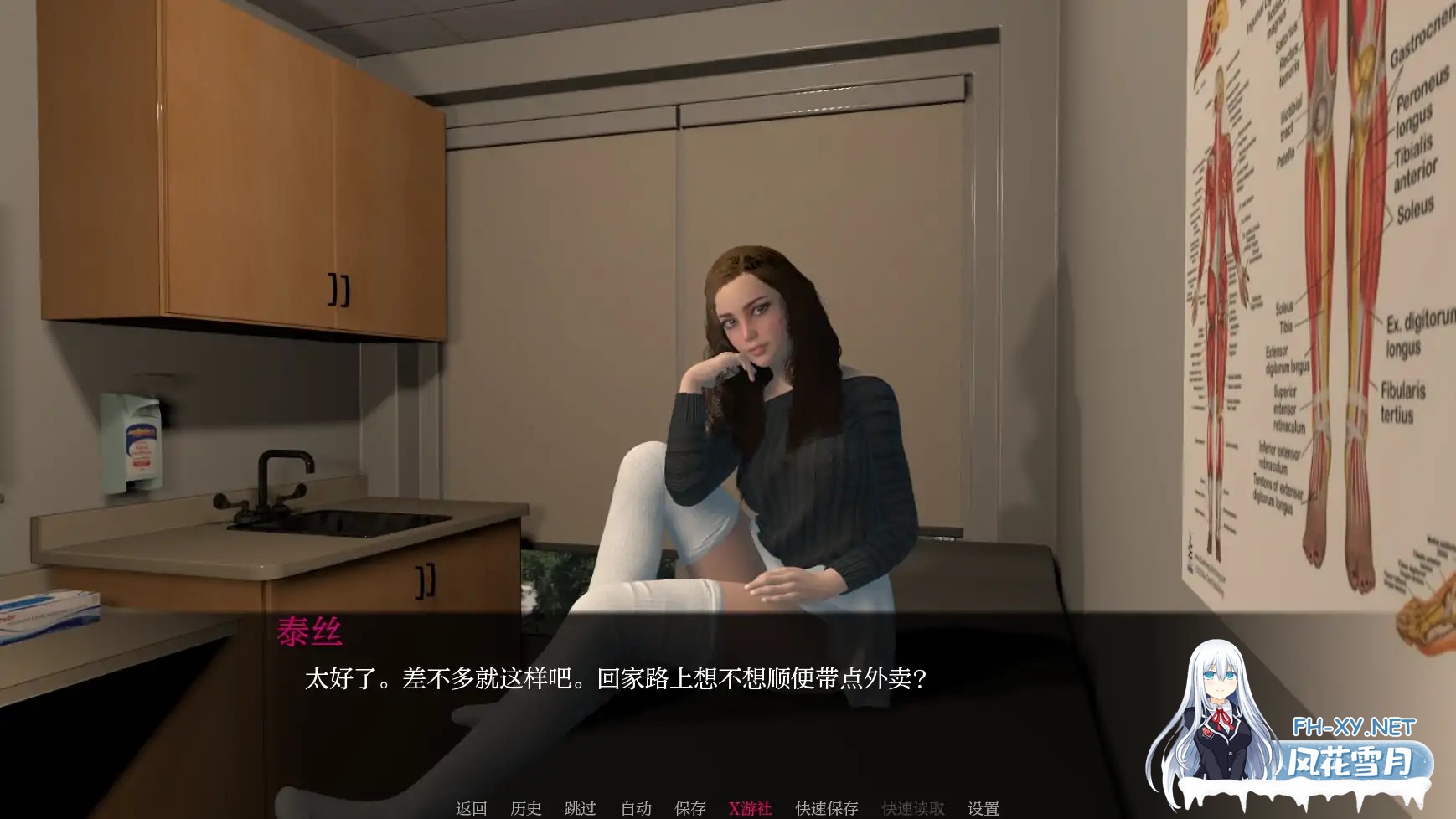The height and width of the screenshot is (819, 1456).
Task: Click the dialogue text to advance
Action: [x=617, y=681]
